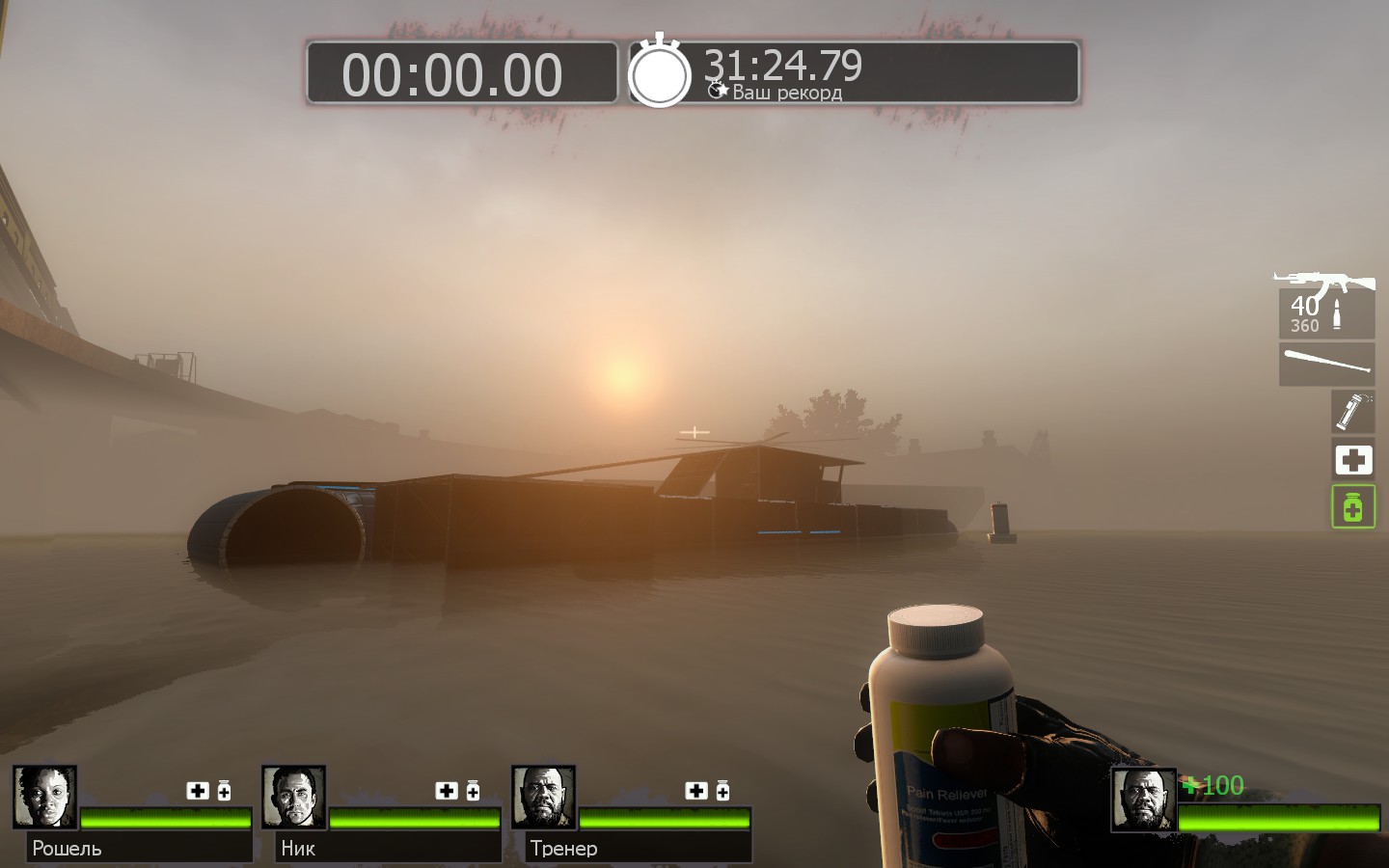Switch to the baseball bat slot
The width and height of the screenshot is (1389, 868).
[1326, 365]
